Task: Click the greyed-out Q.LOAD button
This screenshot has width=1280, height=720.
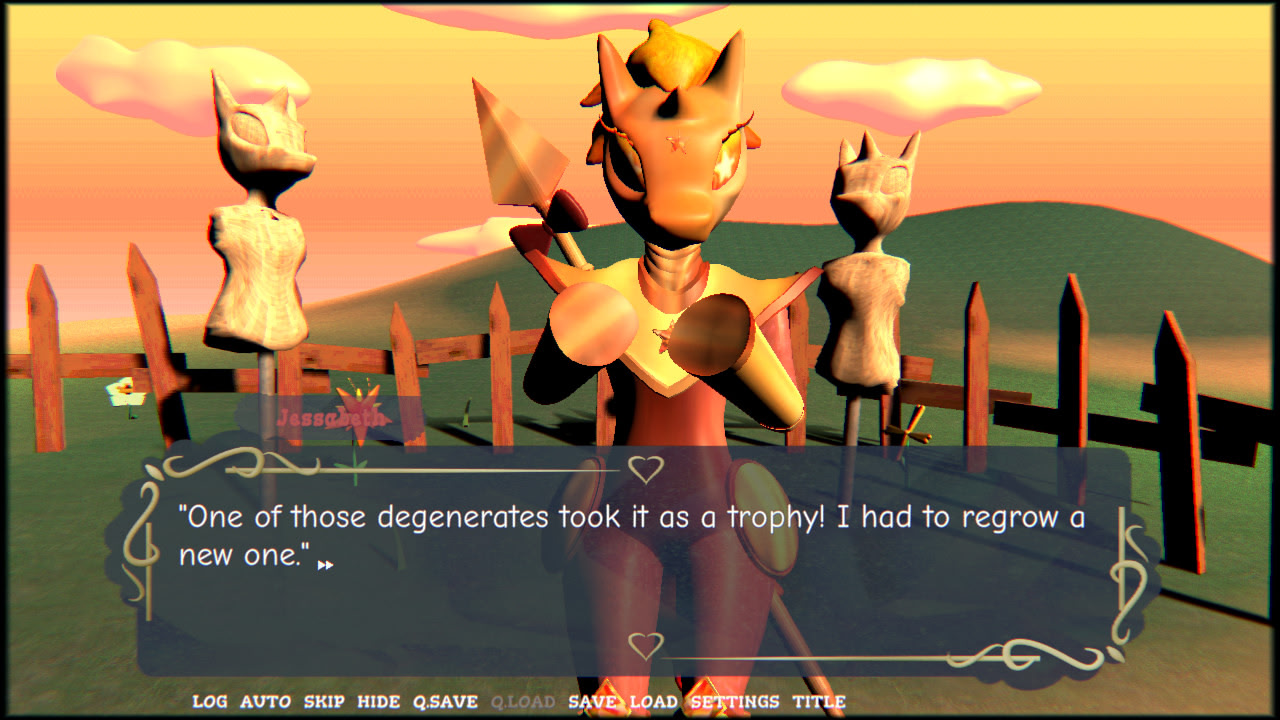Action: (522, 702)
